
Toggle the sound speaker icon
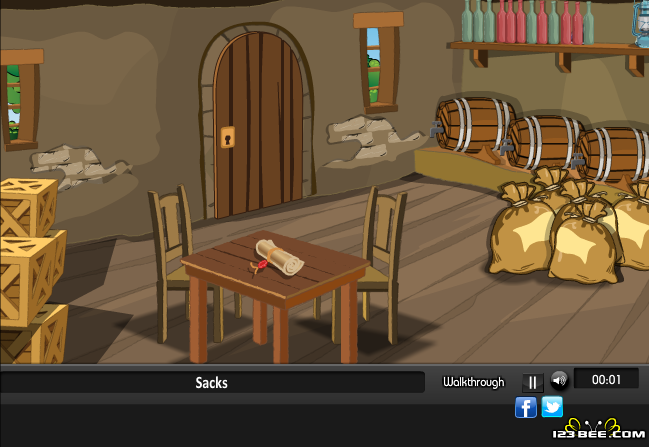[x=559, y=380]
